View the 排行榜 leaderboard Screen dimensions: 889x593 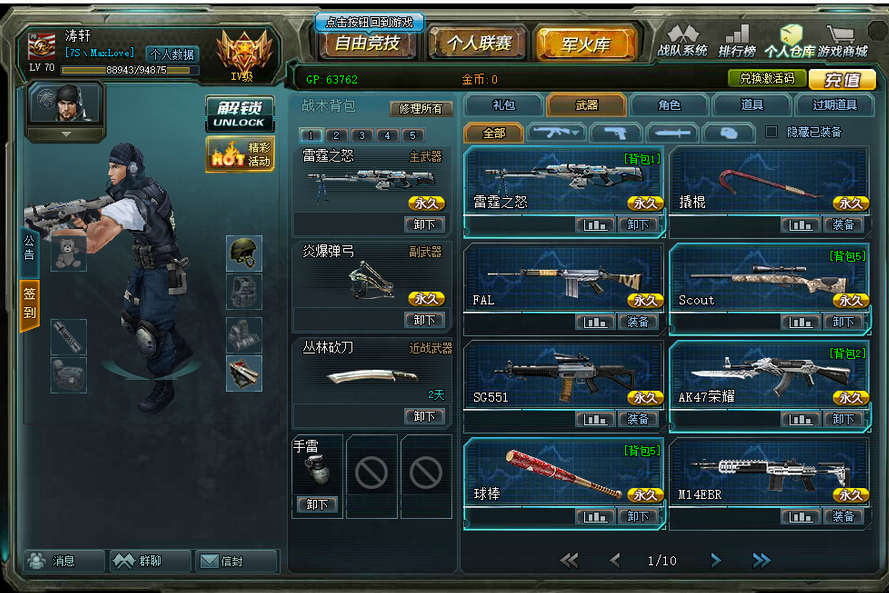pos(736,41)
